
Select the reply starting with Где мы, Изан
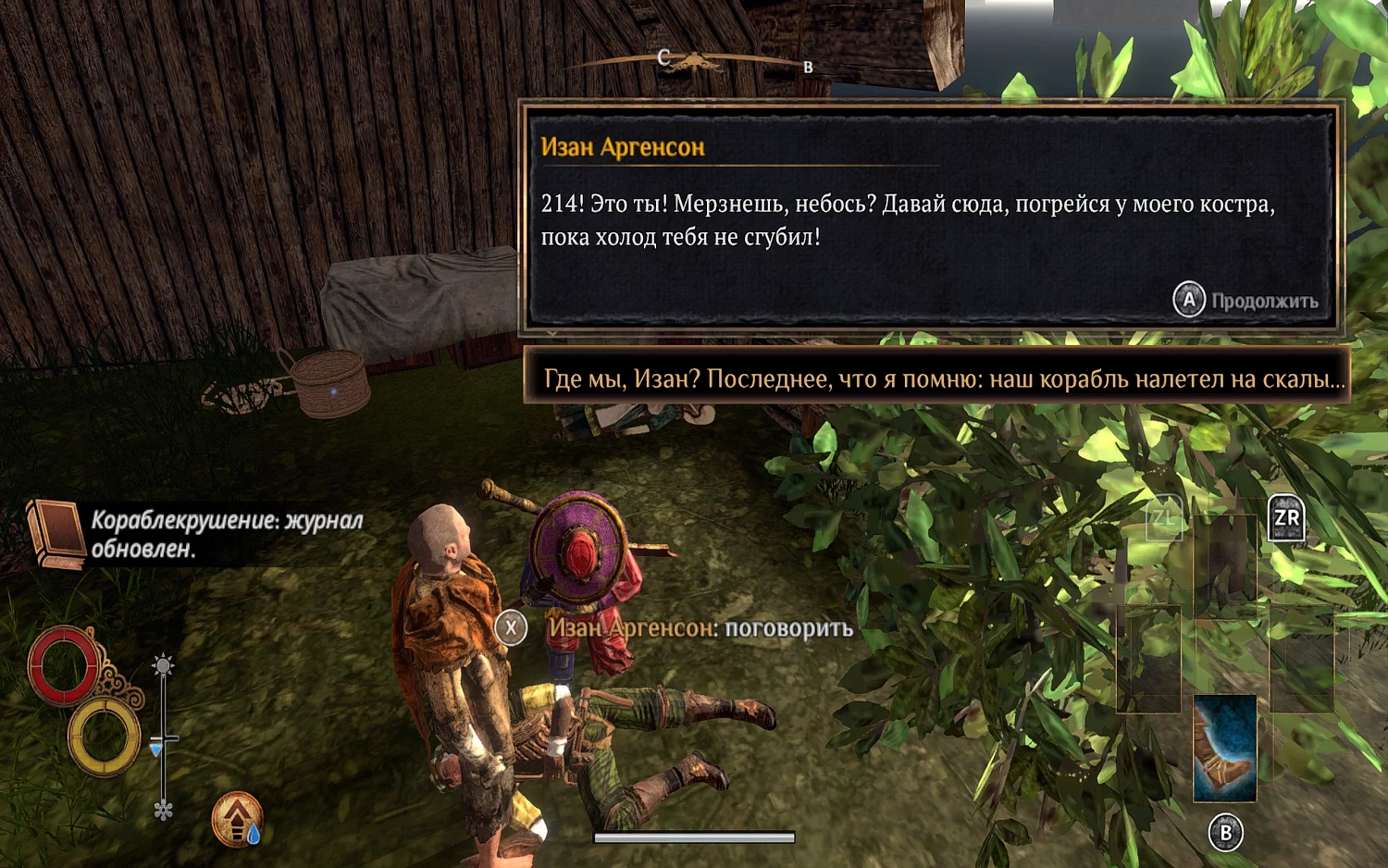(944, 377)
